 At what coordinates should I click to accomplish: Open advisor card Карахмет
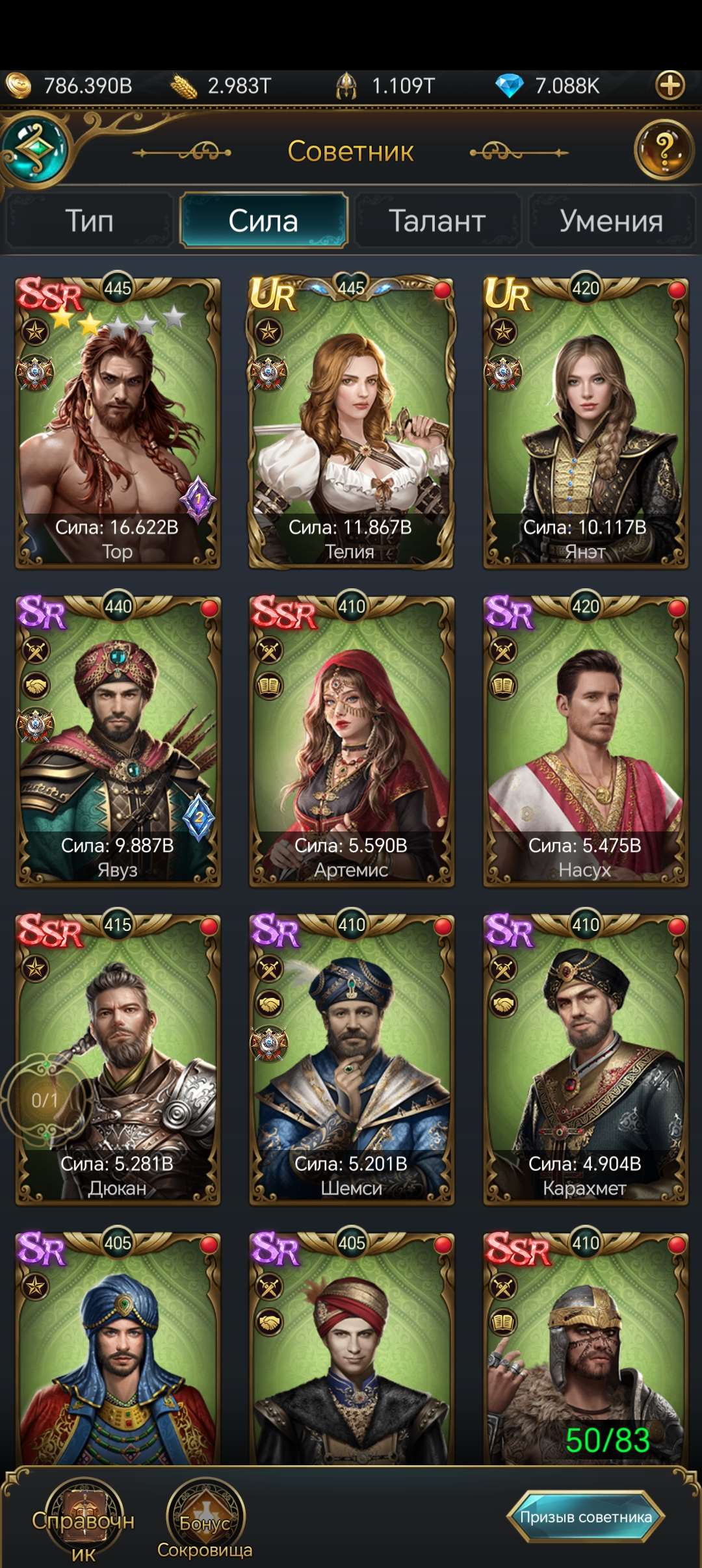[585, 1060]
